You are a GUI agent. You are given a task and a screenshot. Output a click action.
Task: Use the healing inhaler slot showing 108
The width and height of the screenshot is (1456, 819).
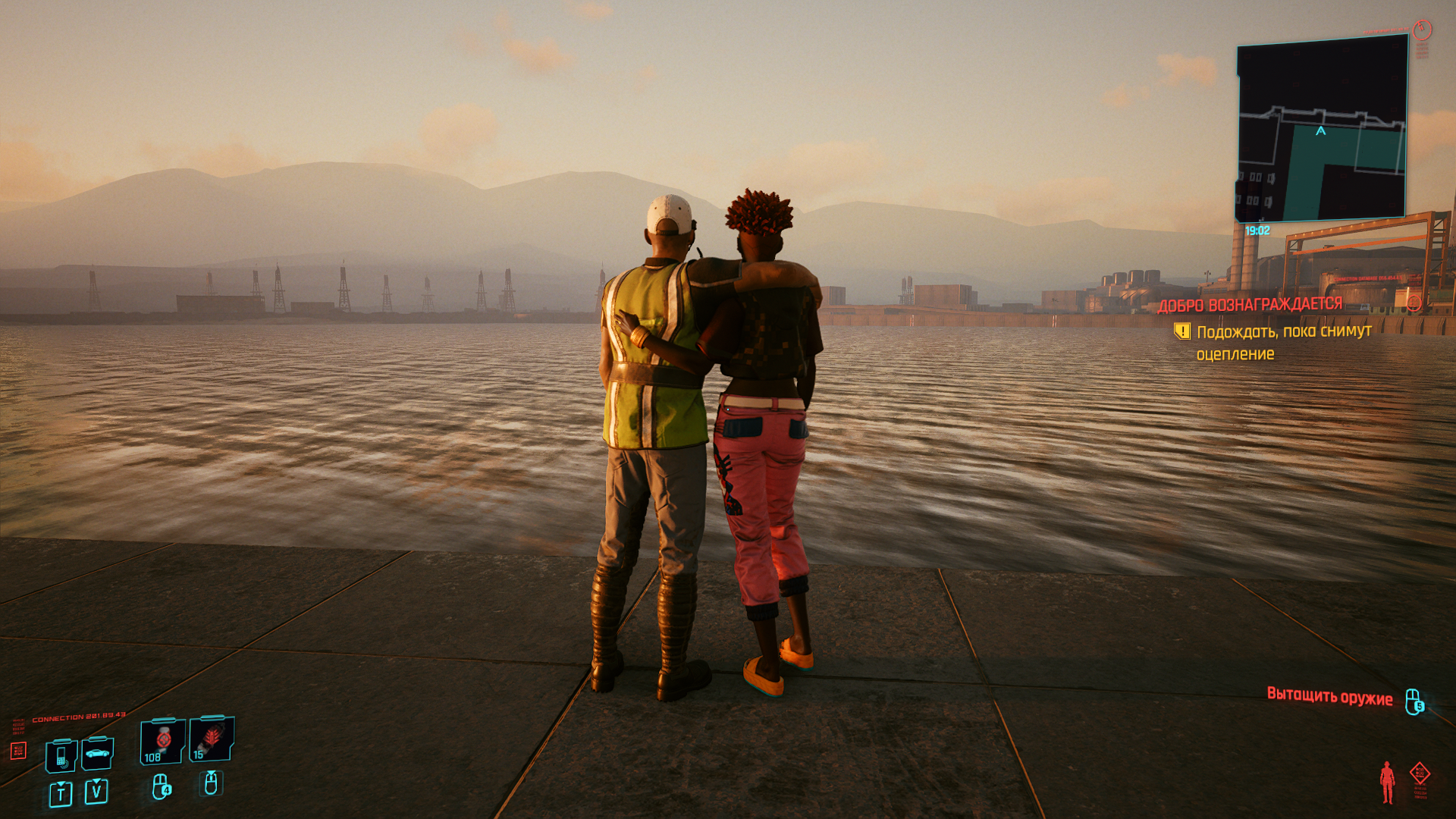click(x=162, y=741)
